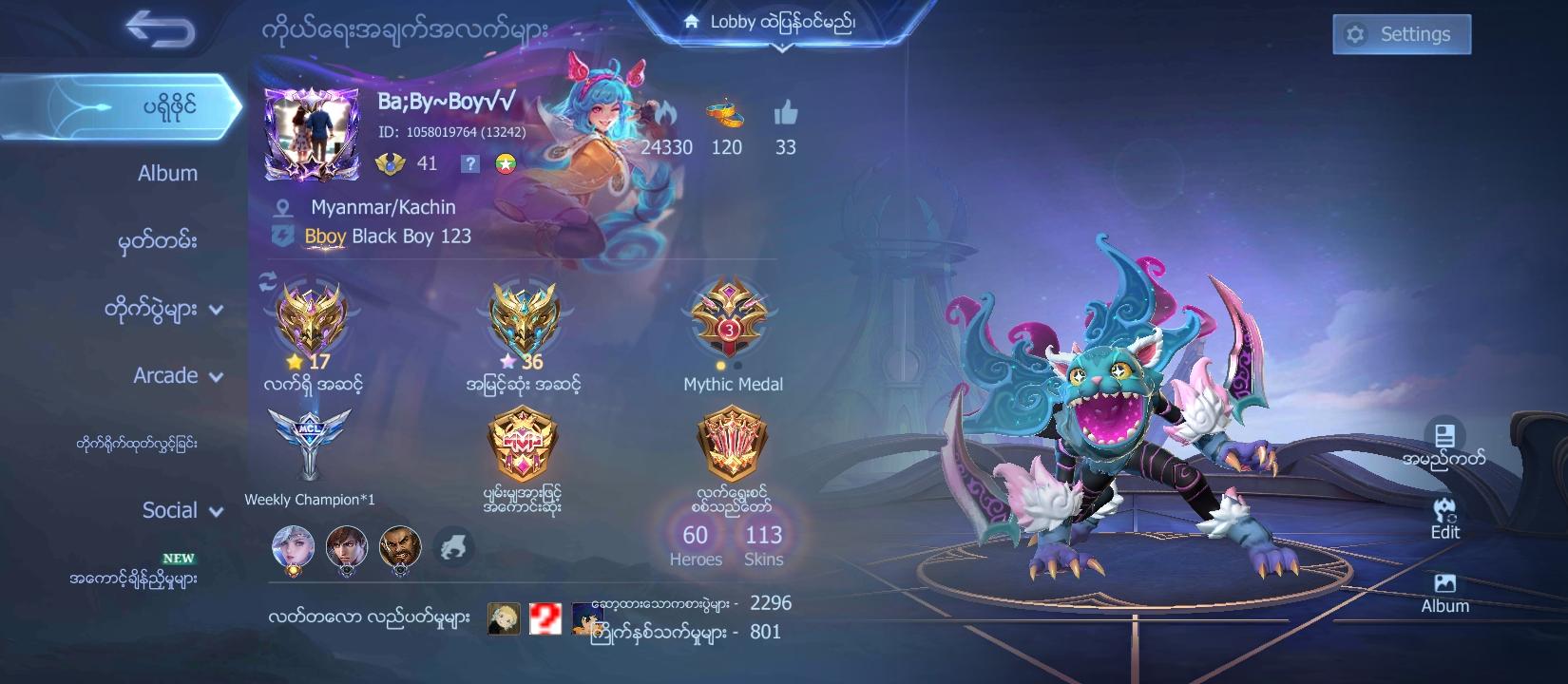Click the first favorite hero portrait
The width and height of the screenshot is (1568, 684).
click(292, 545)
